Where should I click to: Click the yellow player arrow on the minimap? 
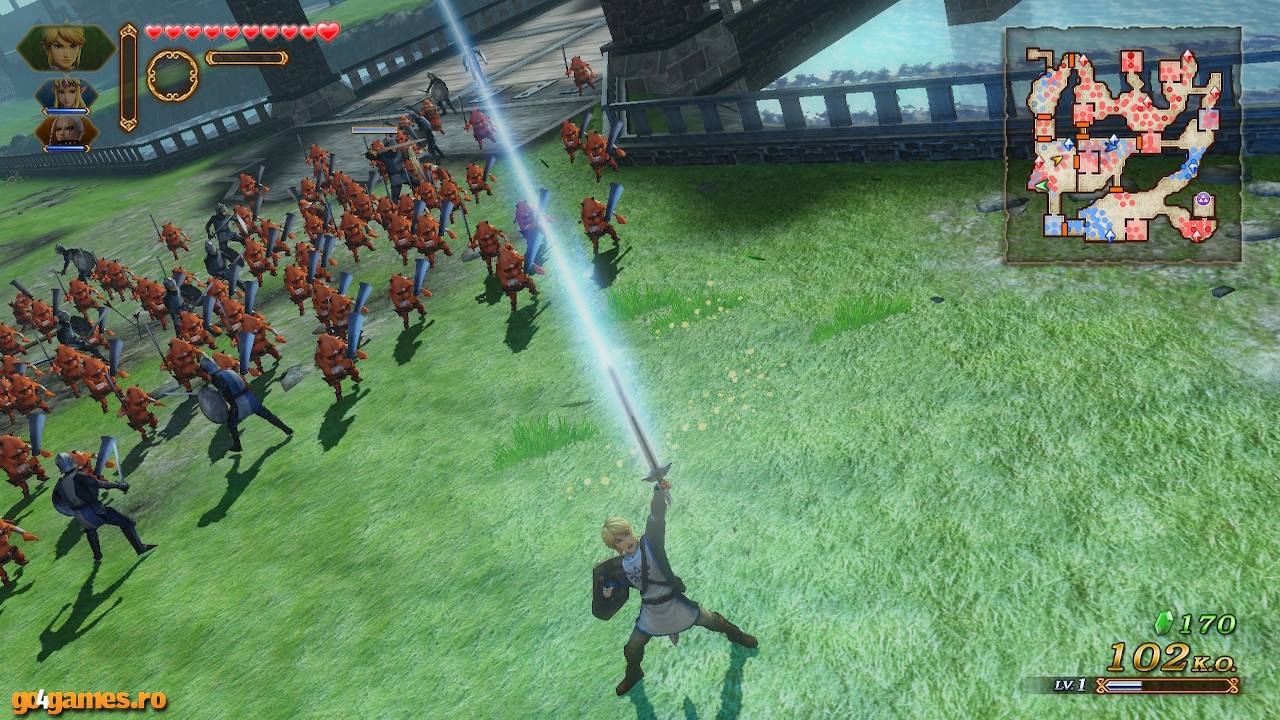click(x=1057, y=161)
